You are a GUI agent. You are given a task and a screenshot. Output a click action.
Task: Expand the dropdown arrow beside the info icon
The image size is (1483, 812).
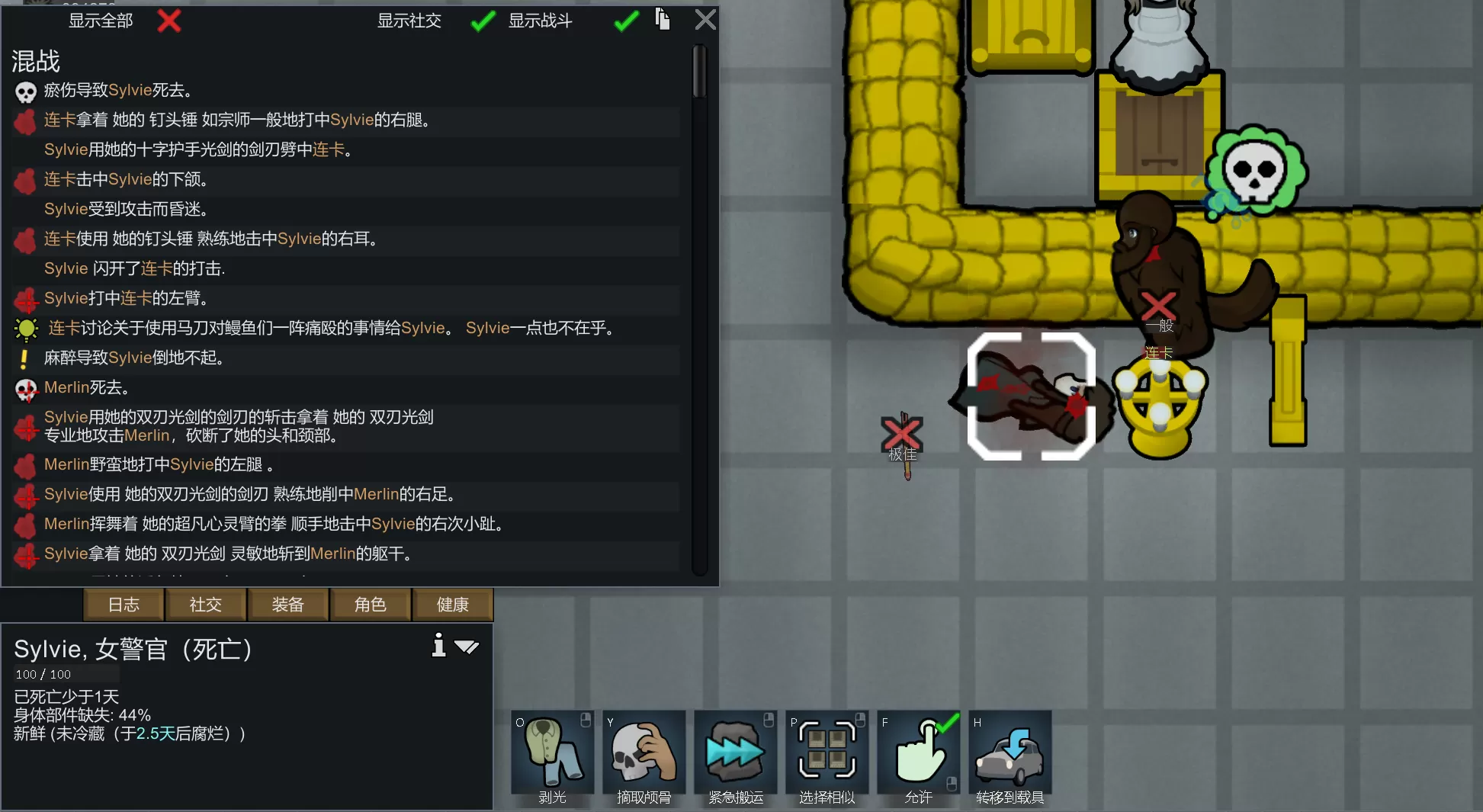(x=467, y=647)
